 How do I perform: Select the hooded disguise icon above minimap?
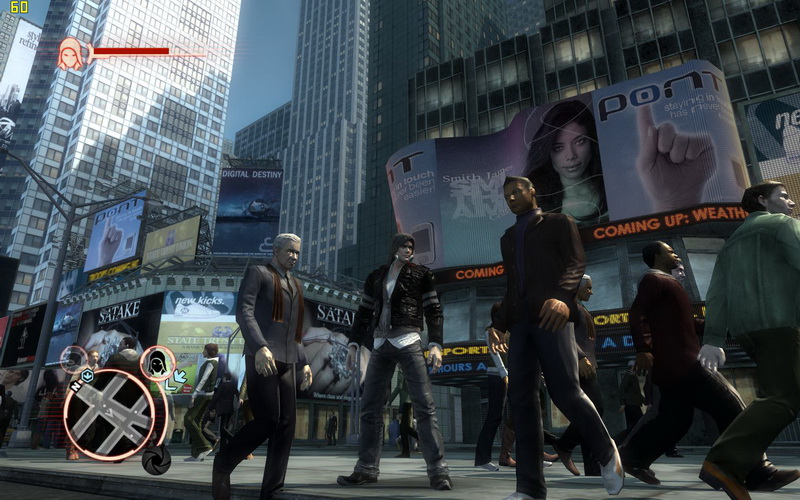(x=157, y=364)
